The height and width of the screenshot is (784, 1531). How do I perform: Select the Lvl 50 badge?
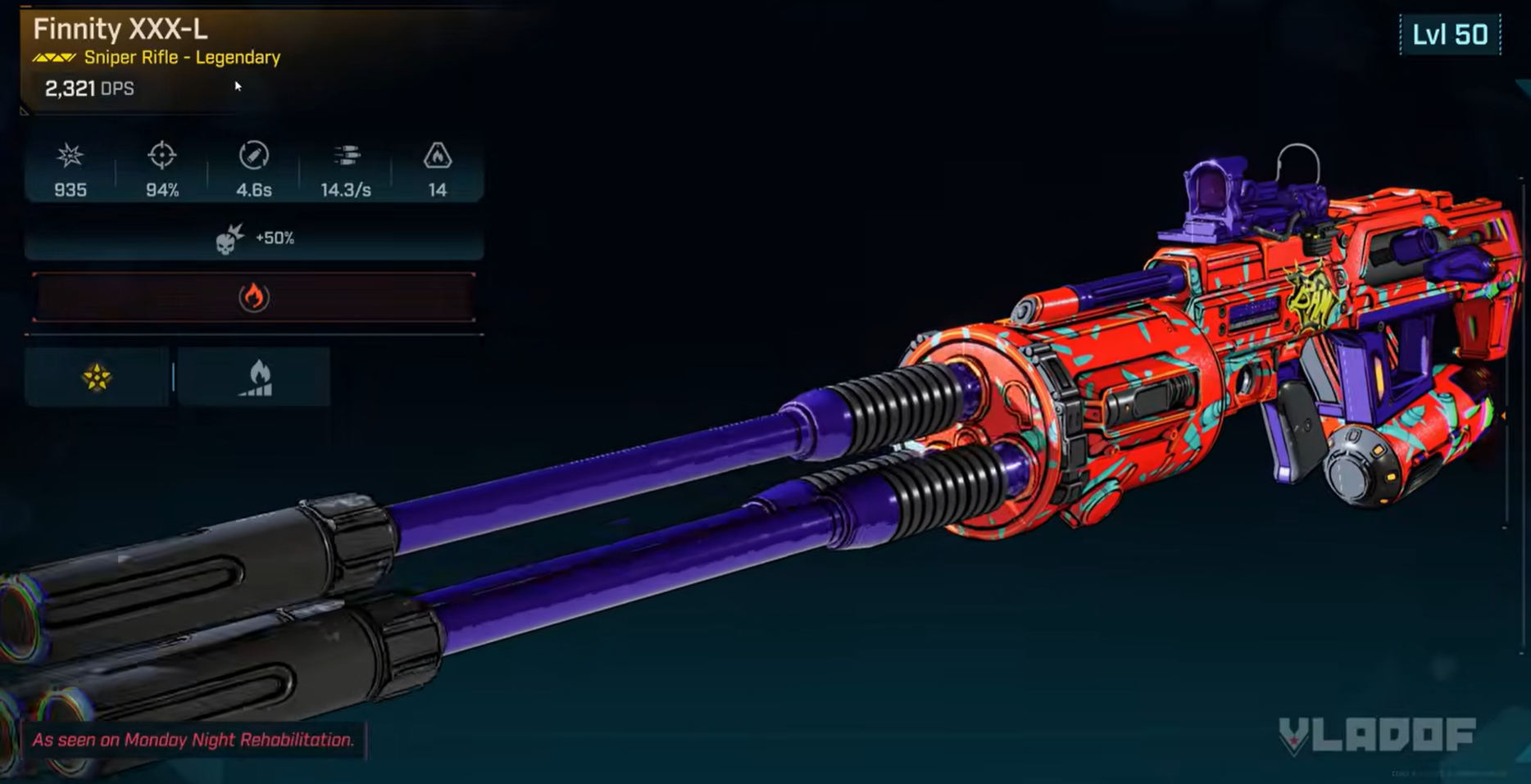pyautogui.click(x=1447, y=34)
